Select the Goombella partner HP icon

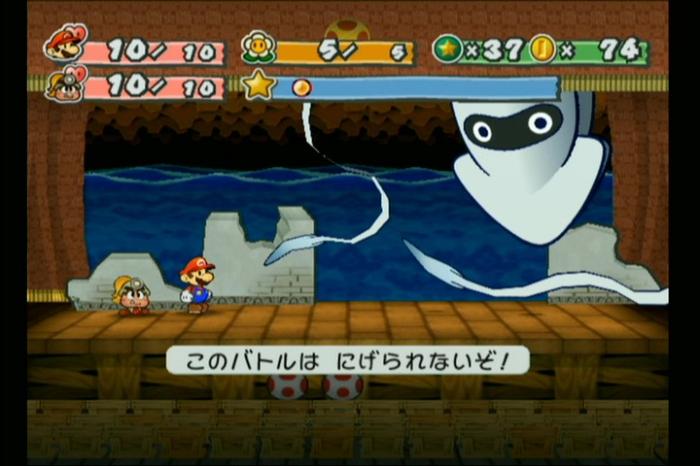(64, 83)
